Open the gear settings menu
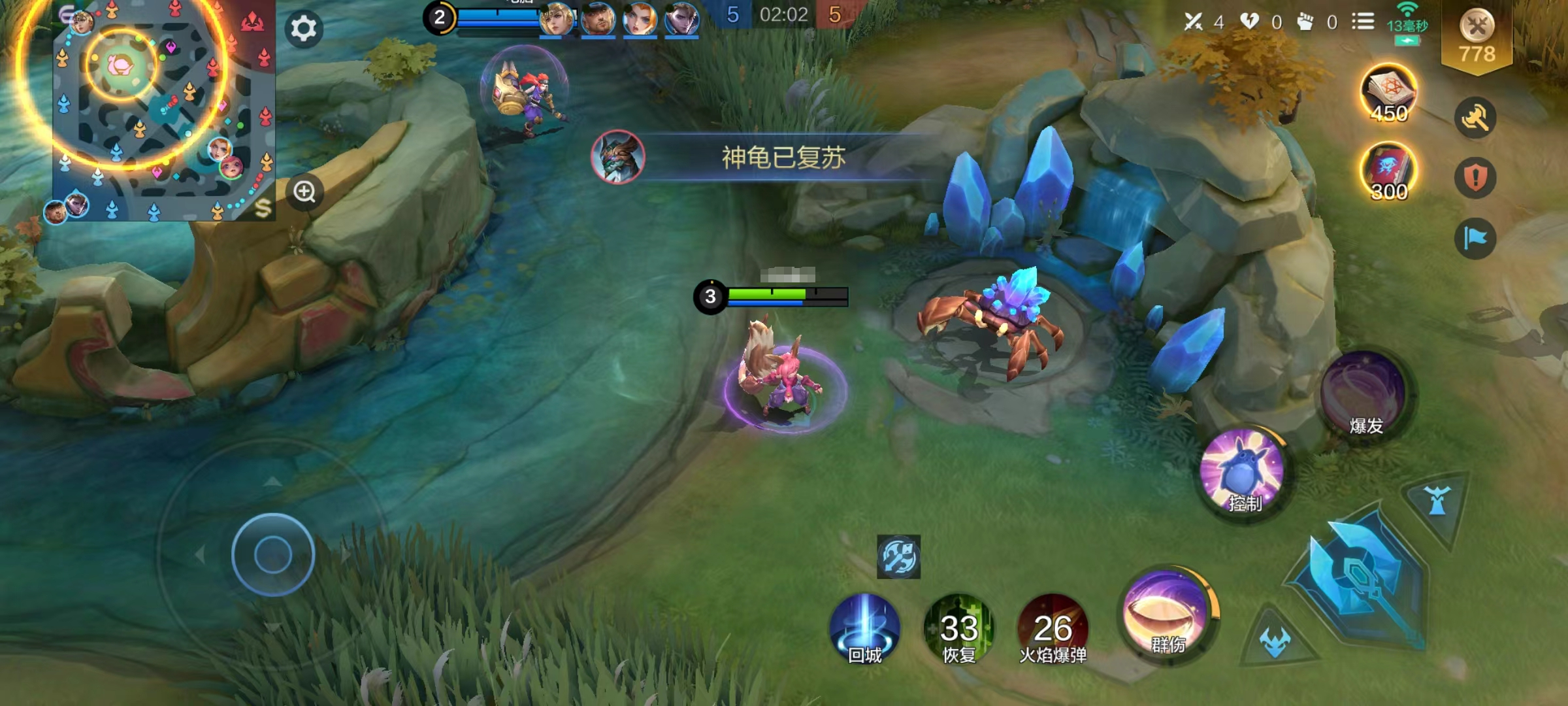The image size is (1568, 706). (303, 29)
